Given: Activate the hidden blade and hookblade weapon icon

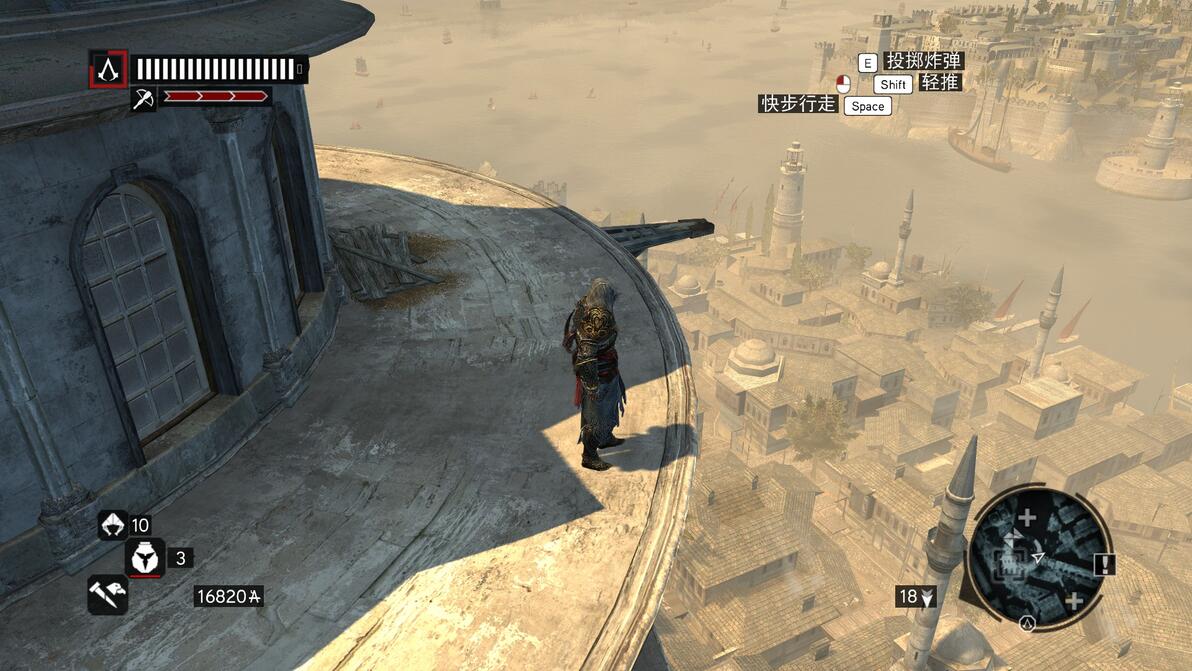Looking at the screenshot, I should pyautogui.click(x=107, y=594).
